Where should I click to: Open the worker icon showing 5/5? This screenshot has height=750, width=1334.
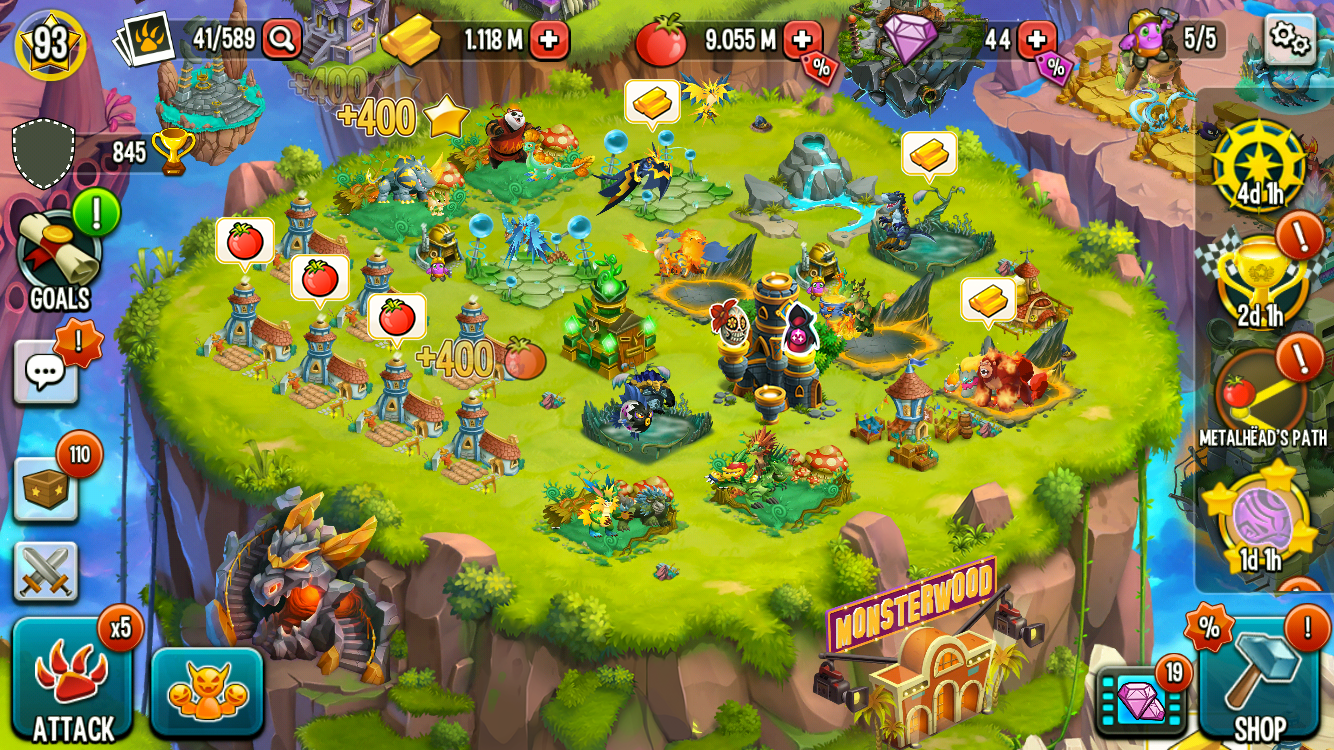[x=1145, y=38]
